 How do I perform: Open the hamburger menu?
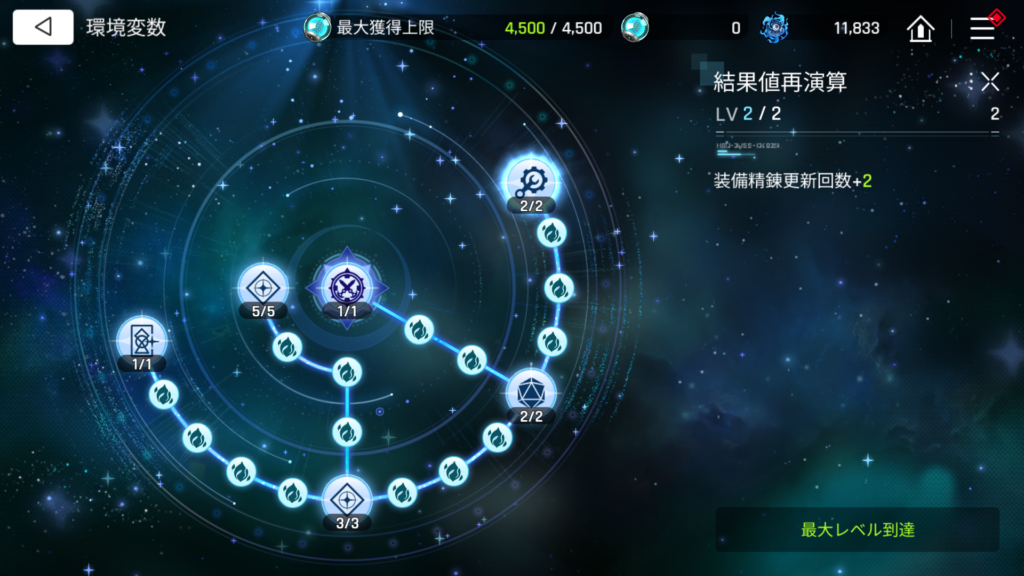pyautogui.click(x=982, y=28)
